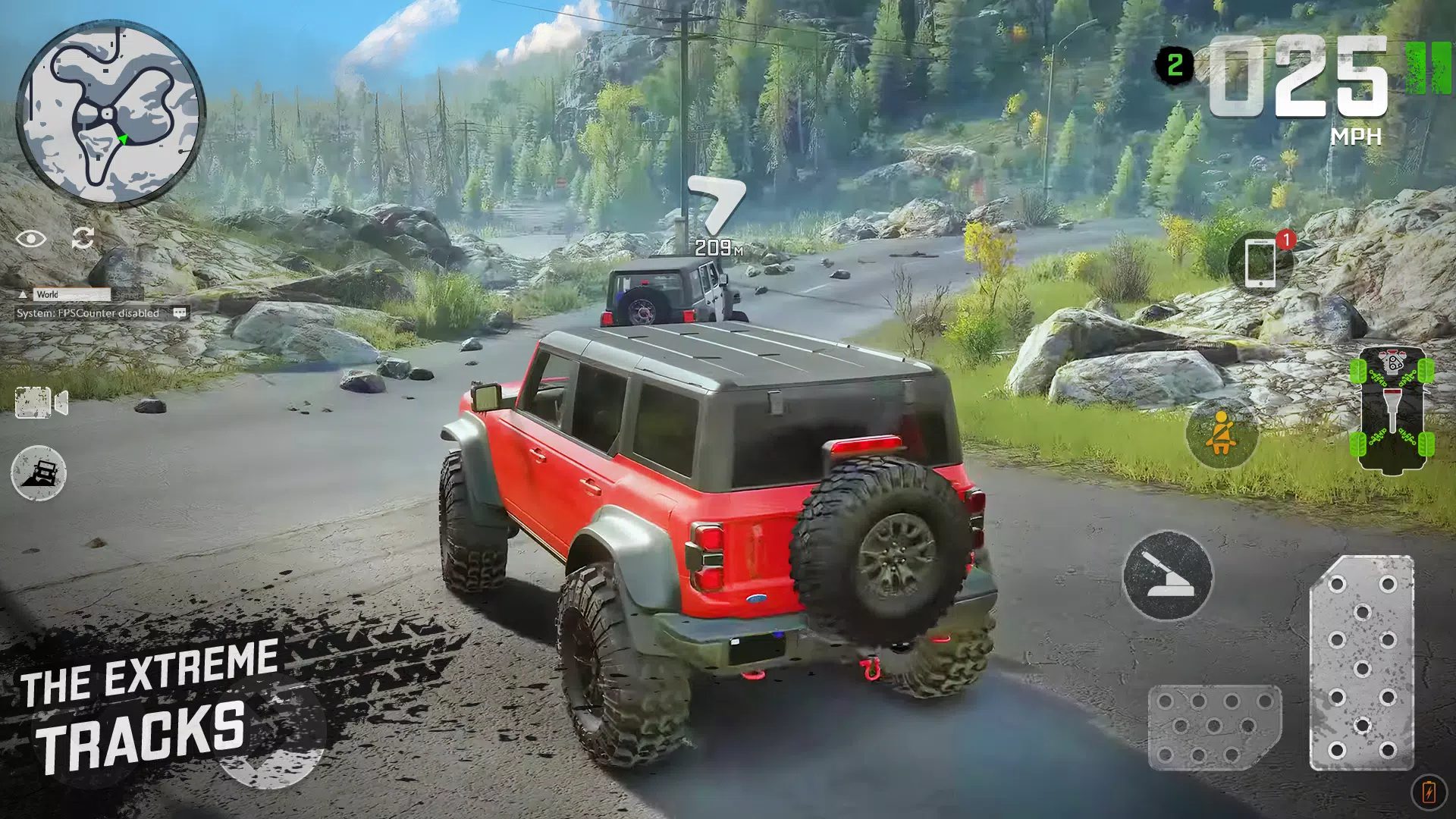The image size is (1456, 819).
Task: Inspect the front left tire on damage panel
Action: pos(1358,371)
